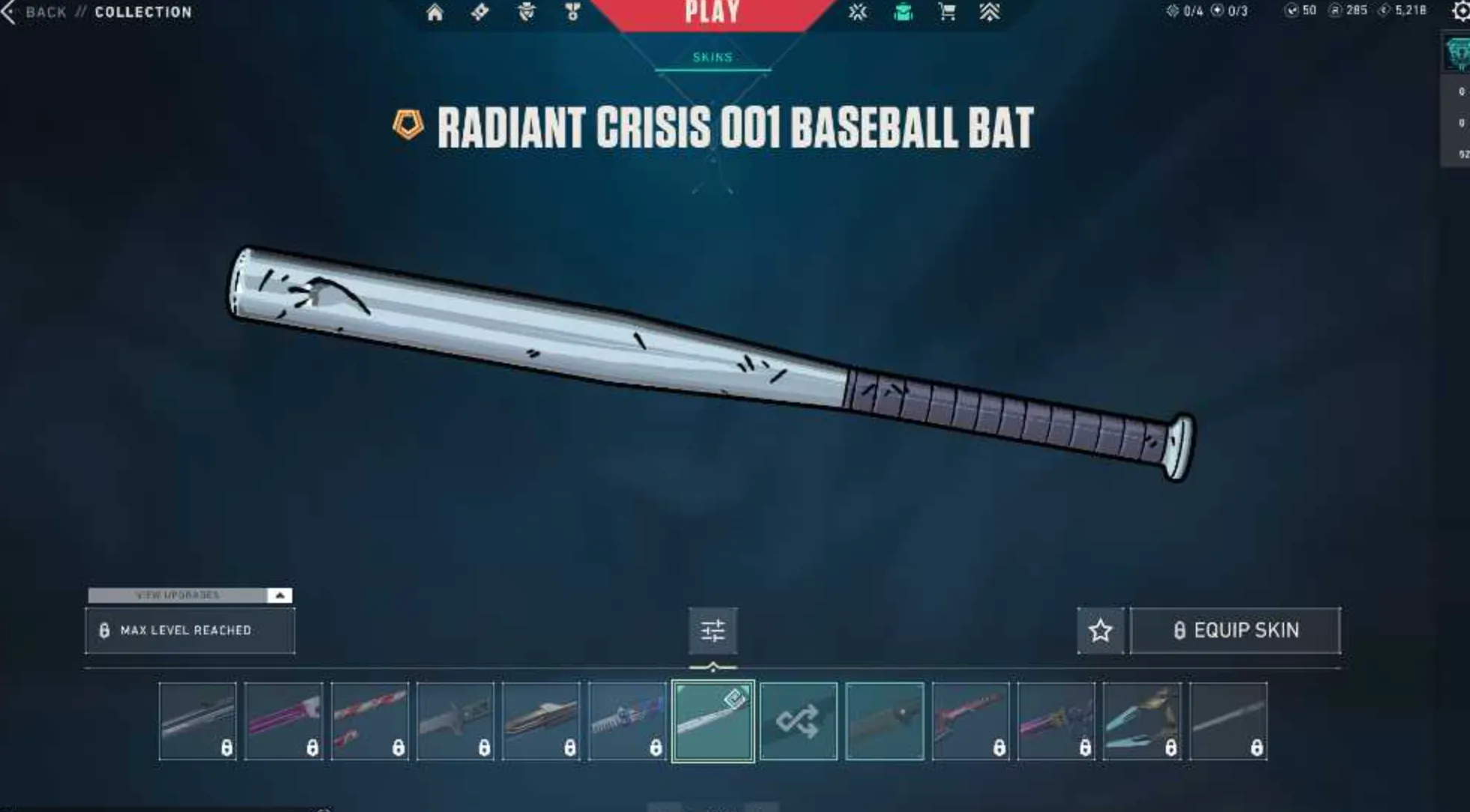Click the Home icon in the top navigation
Image resolution: width=1470 pixels, height=812 pixels.
[435, 12]
